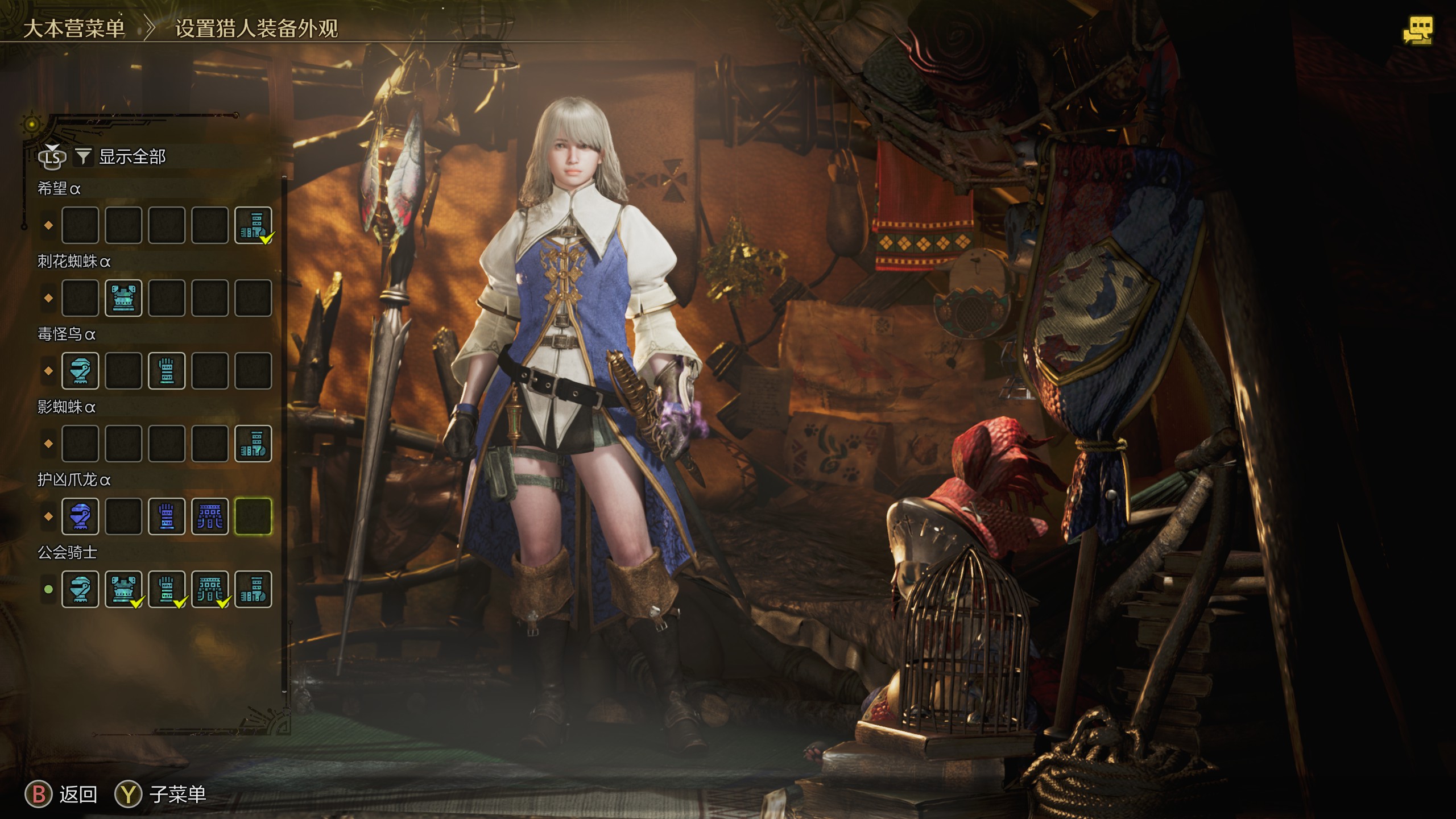Image resolution: width=1456 pixels, height=819 pixels.
Task: Click the 返回 label to go back
Action: [x=78, y=795]
